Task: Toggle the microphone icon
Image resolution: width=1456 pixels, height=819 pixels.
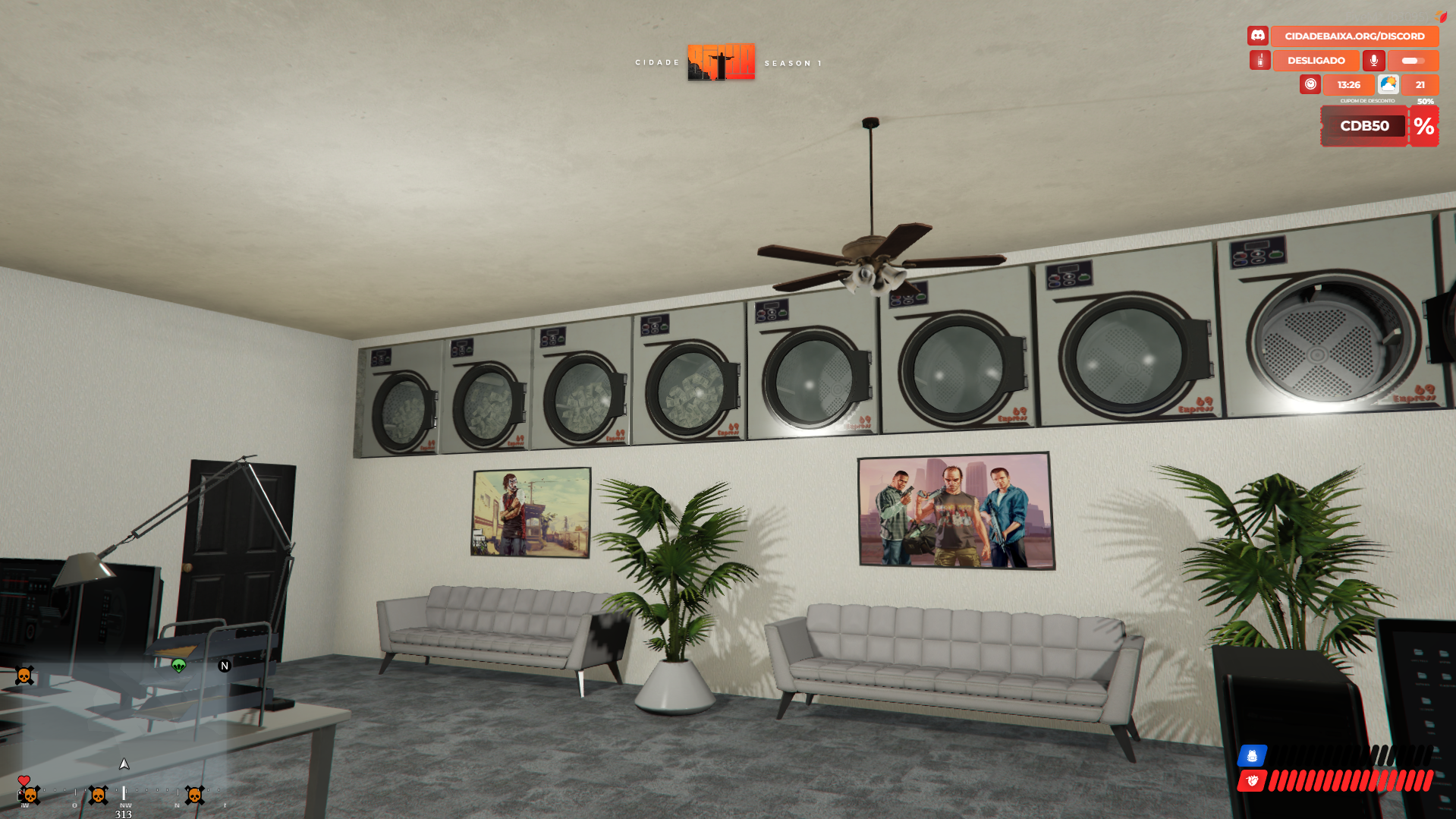Action: pos(1373,60)
